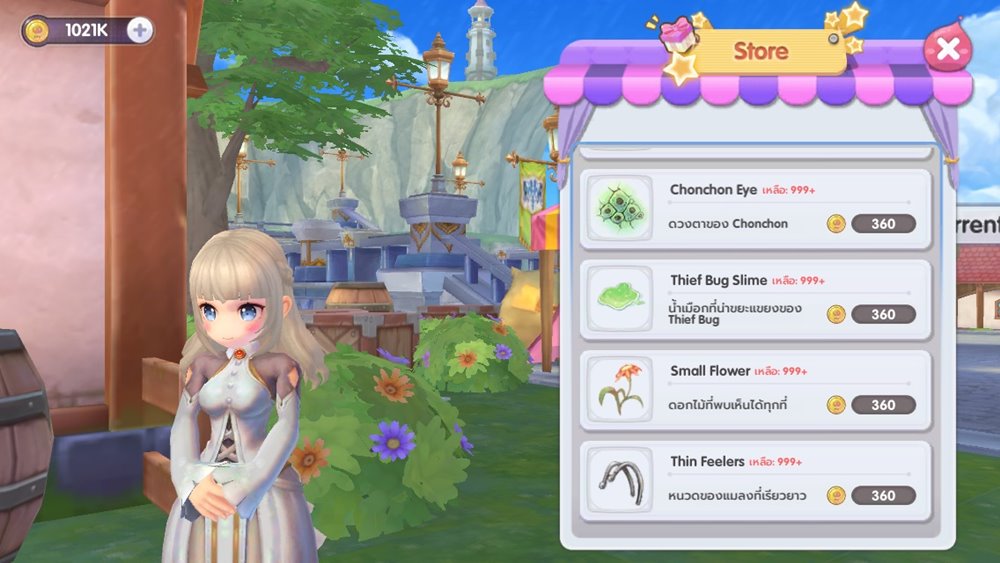Click the Thin Feelers item icon
1000x563 pixels.
pos(620,479)
